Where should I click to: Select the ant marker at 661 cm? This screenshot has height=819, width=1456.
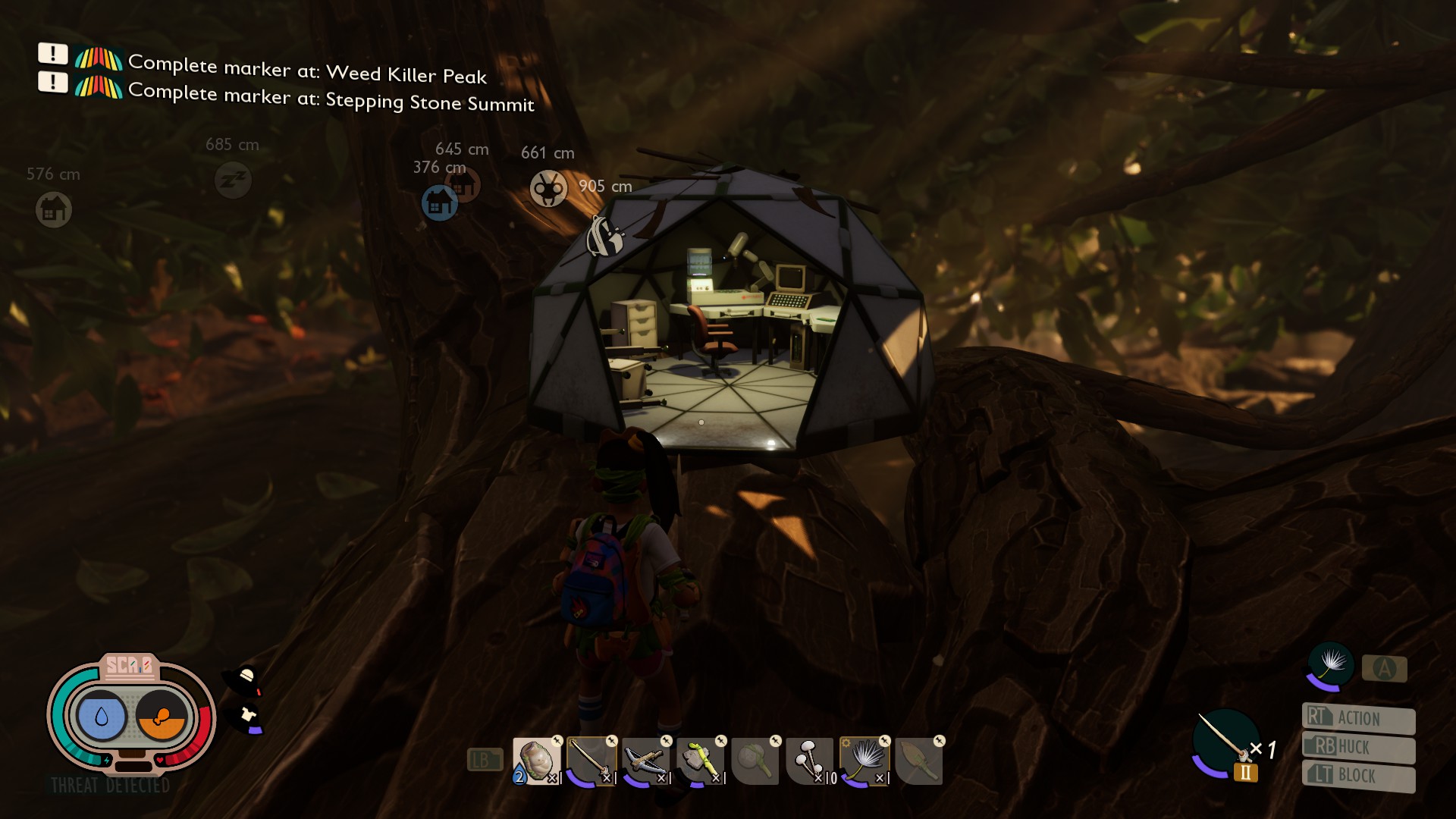(x=548, y=188)
